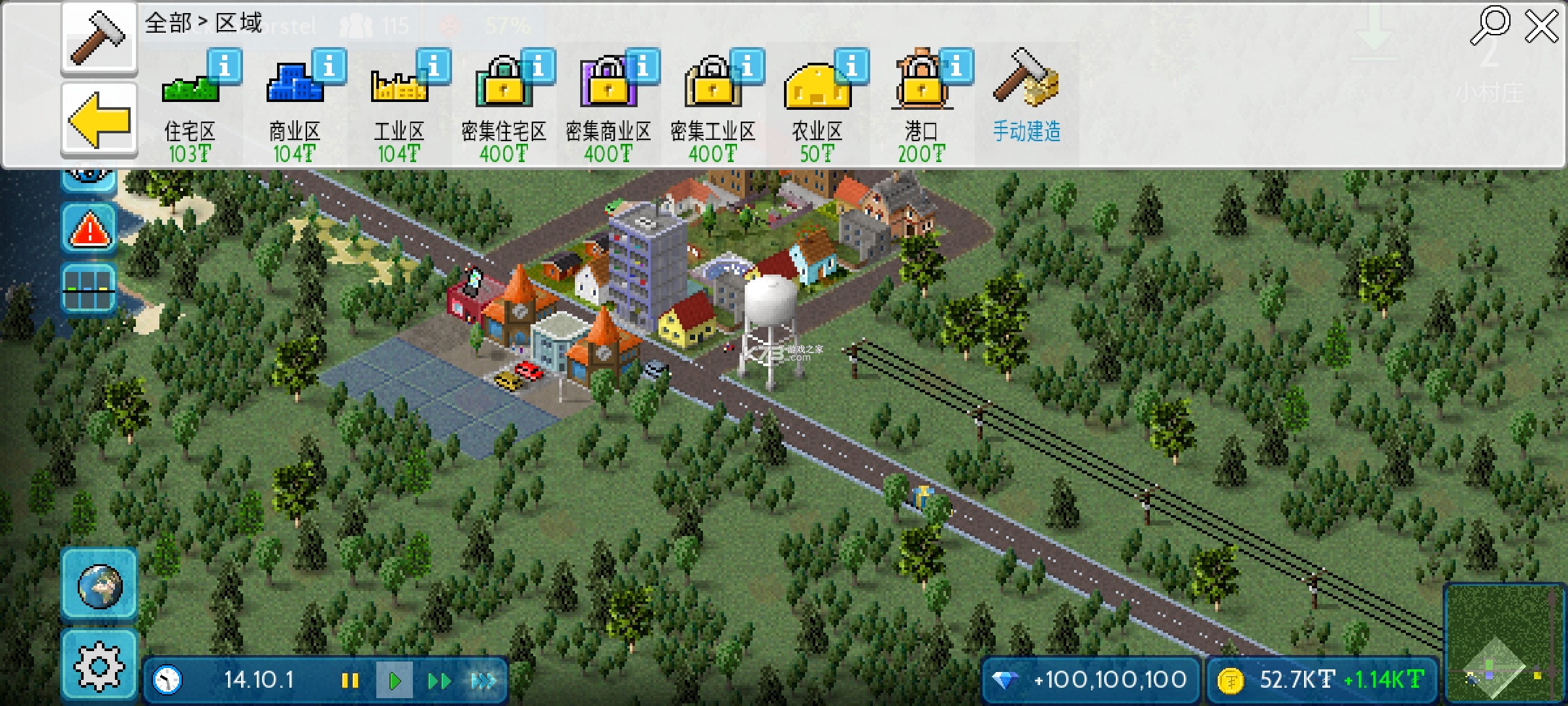Viewport: 1568px width, 706px height.
Task: Pick the 工业区 industrial zone
Action: [x=399, y=105]
